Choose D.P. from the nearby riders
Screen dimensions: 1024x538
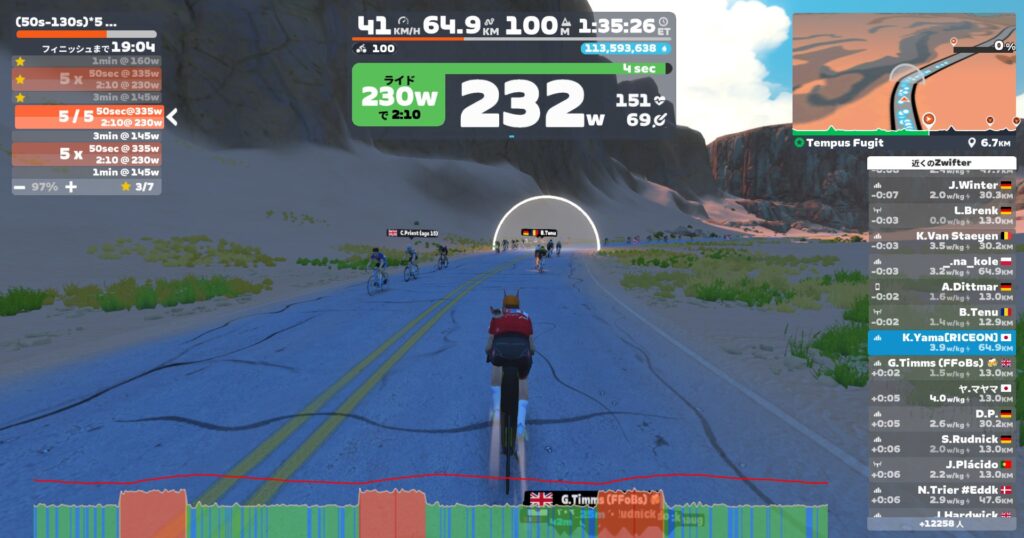point(941,419)
